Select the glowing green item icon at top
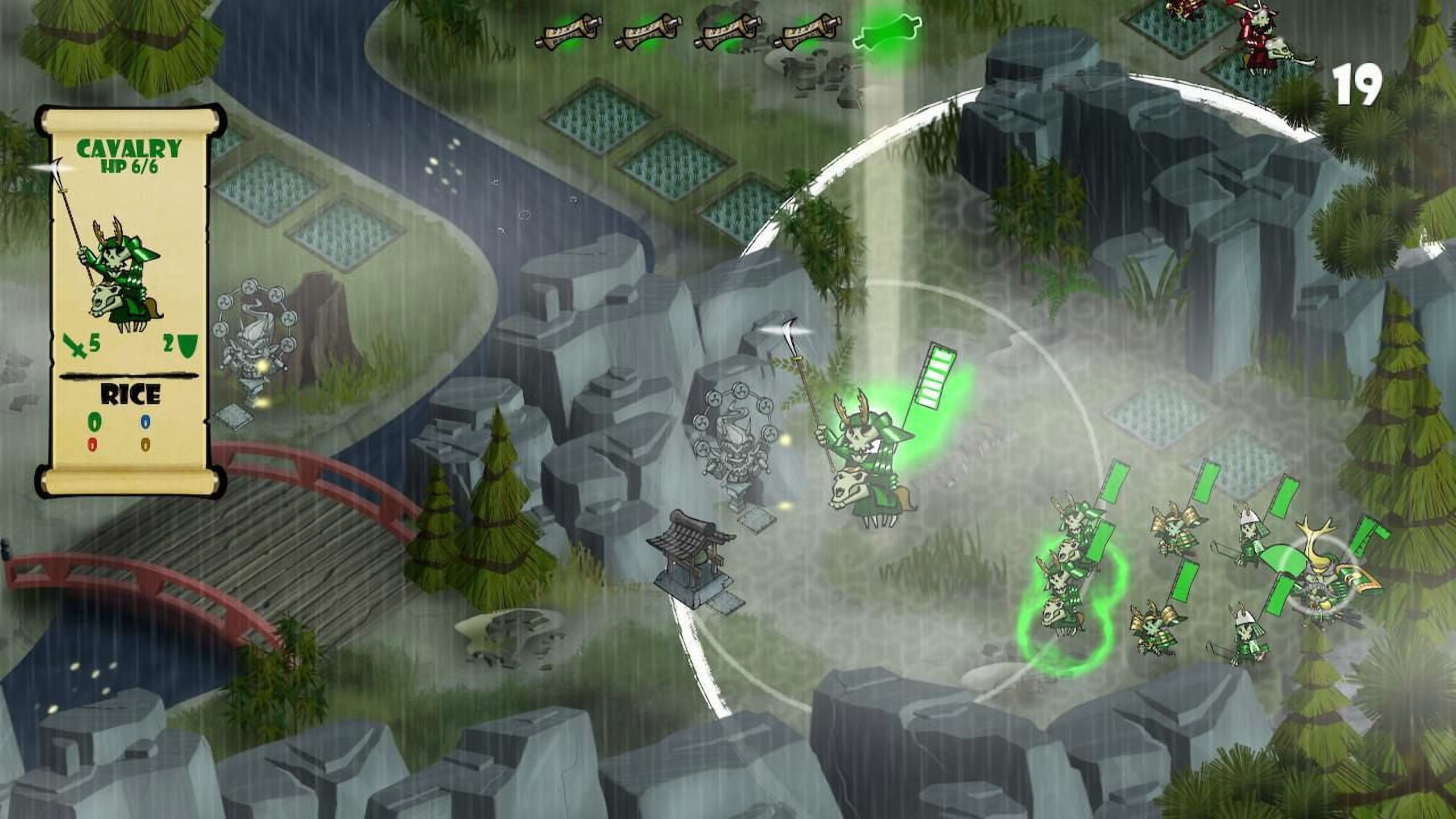 coord(887,31)
